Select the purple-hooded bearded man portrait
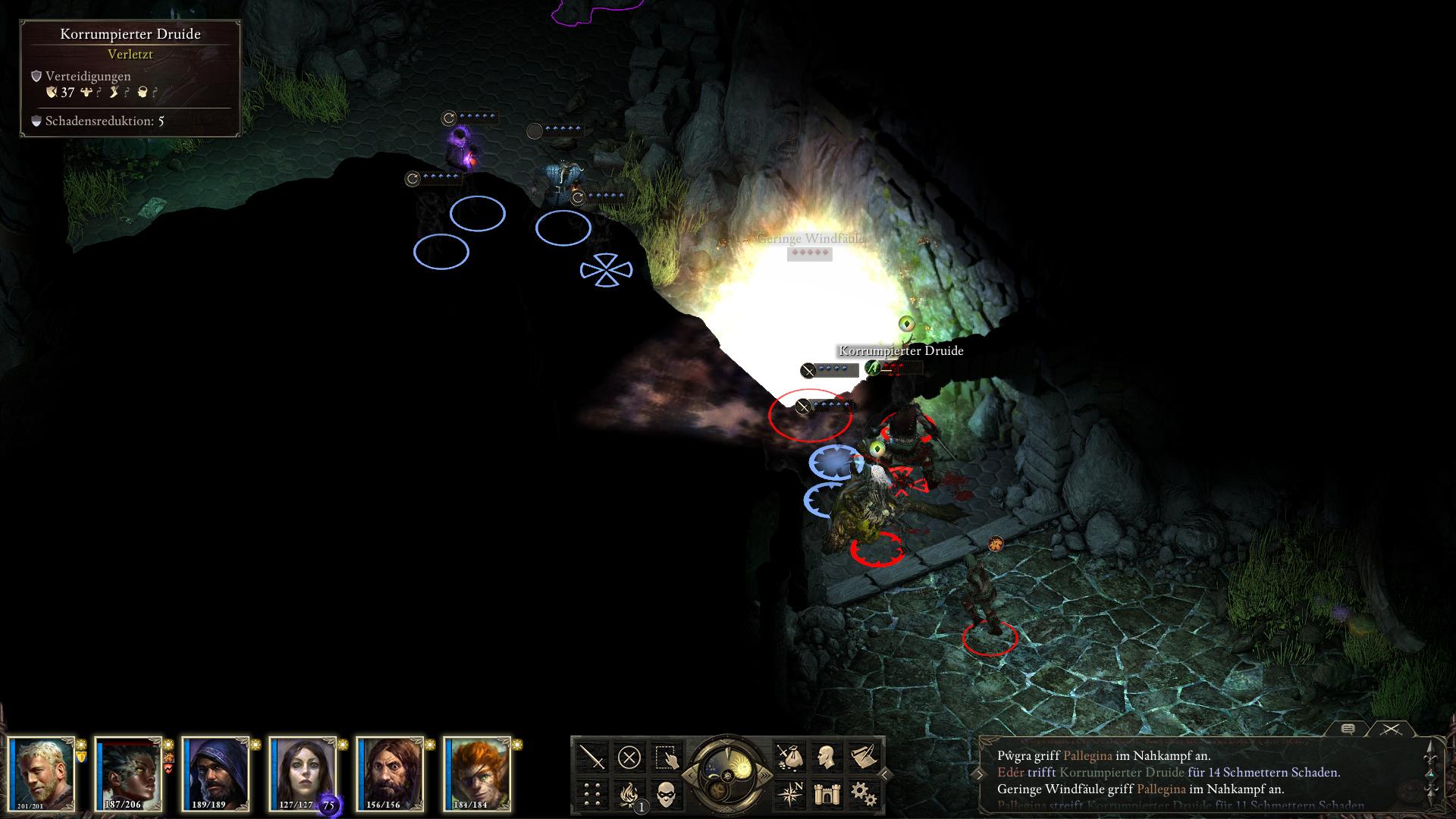Image resolution: width=1456 pixels, height=819 pixels. [215, 773]
